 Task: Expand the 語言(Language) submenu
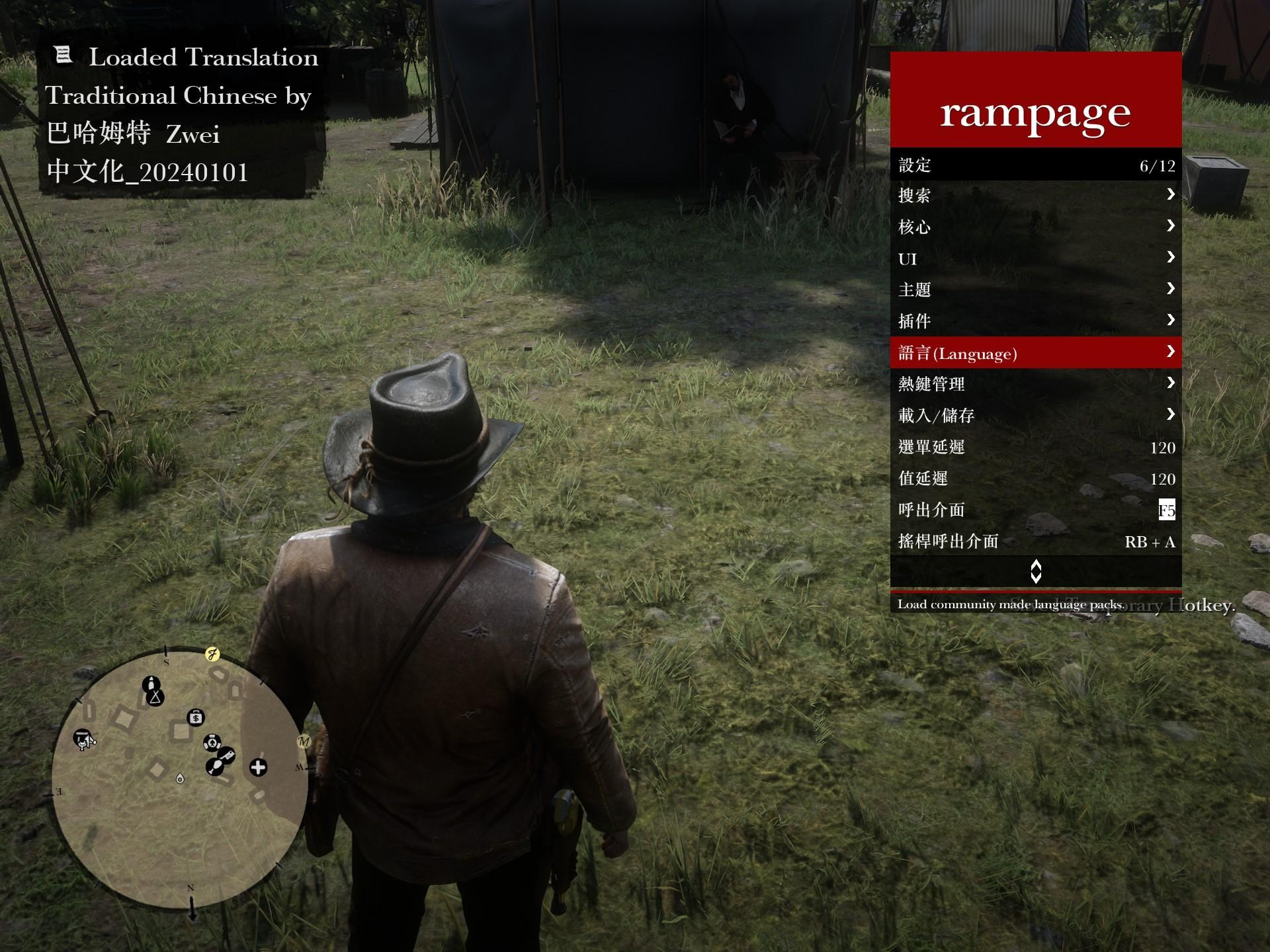pyautogui.click(x=1035, y=352)
